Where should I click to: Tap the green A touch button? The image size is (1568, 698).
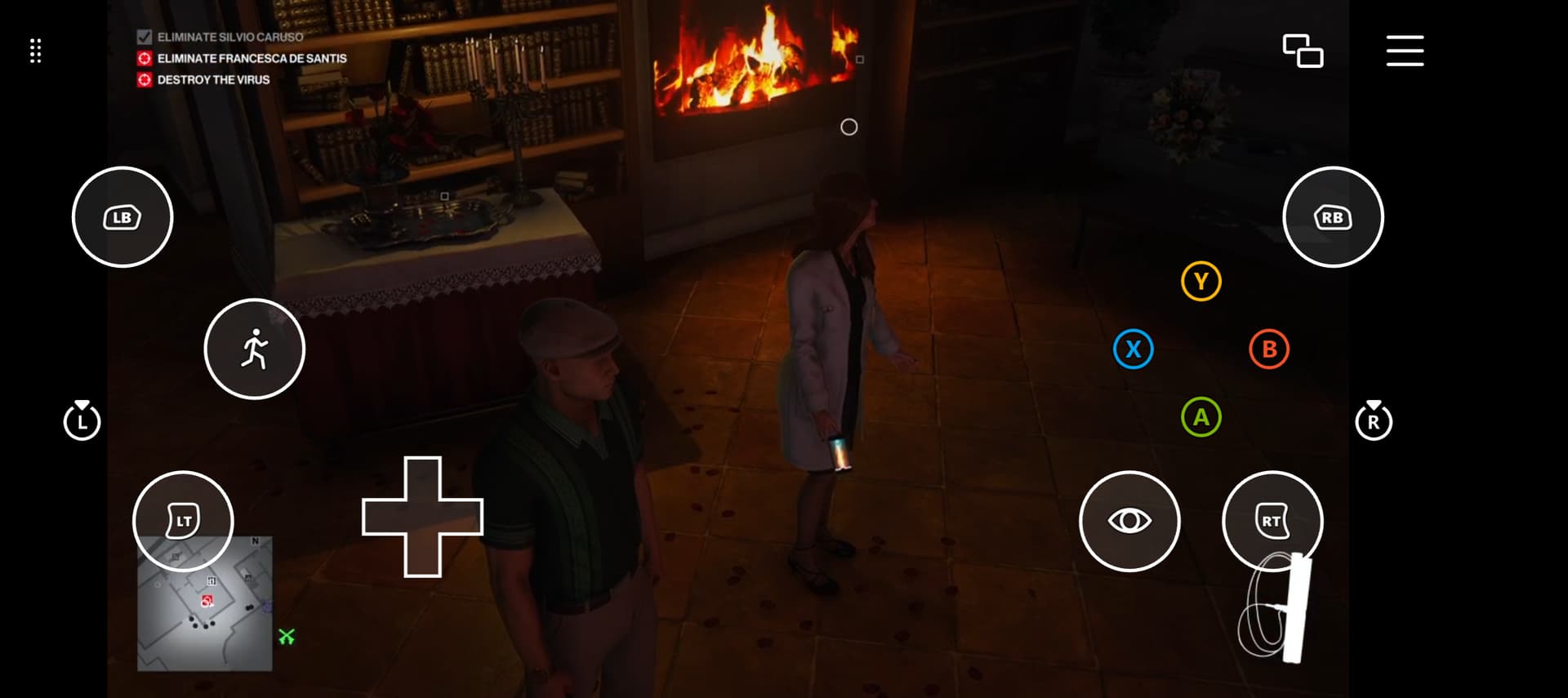point(1200,417)
